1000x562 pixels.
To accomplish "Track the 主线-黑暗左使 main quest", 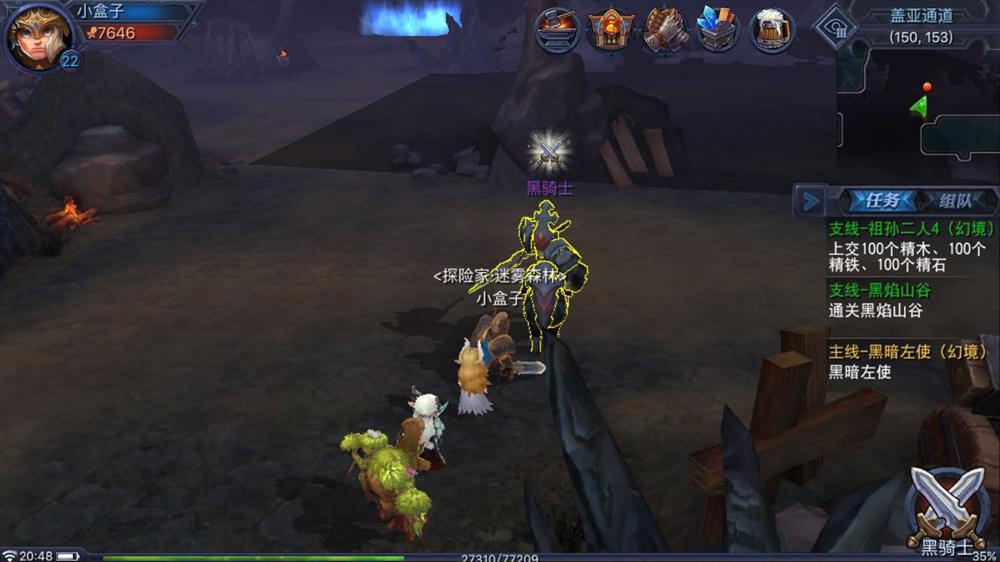I will (x=907, y=361).
